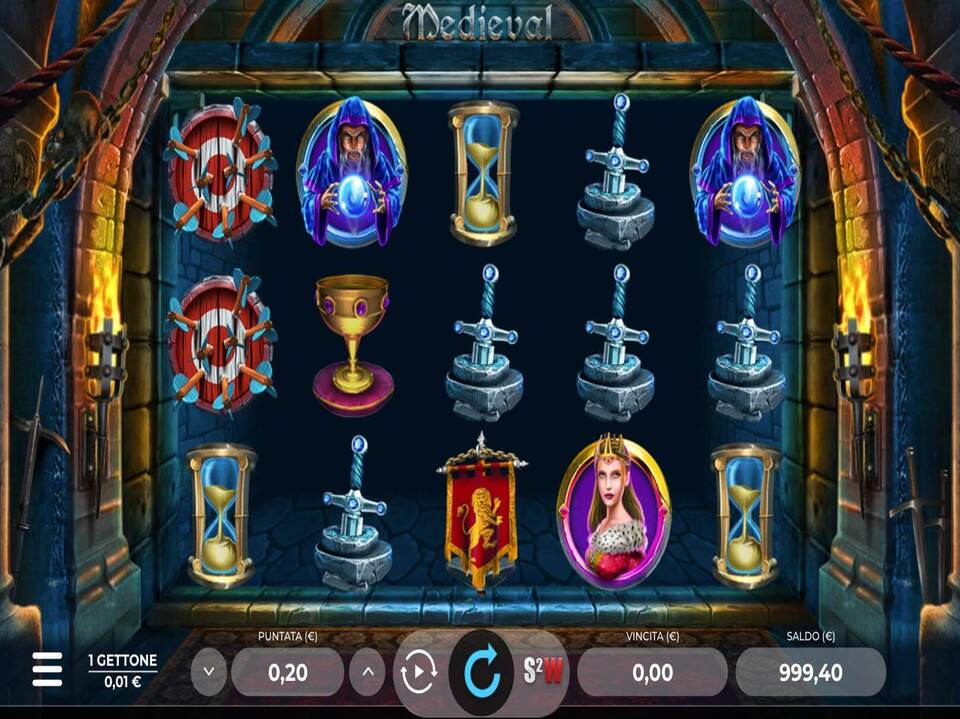This screenshot has height=719, width=960.
Task: Activate the S2W feature button
Action: click(x=543, y=671)
